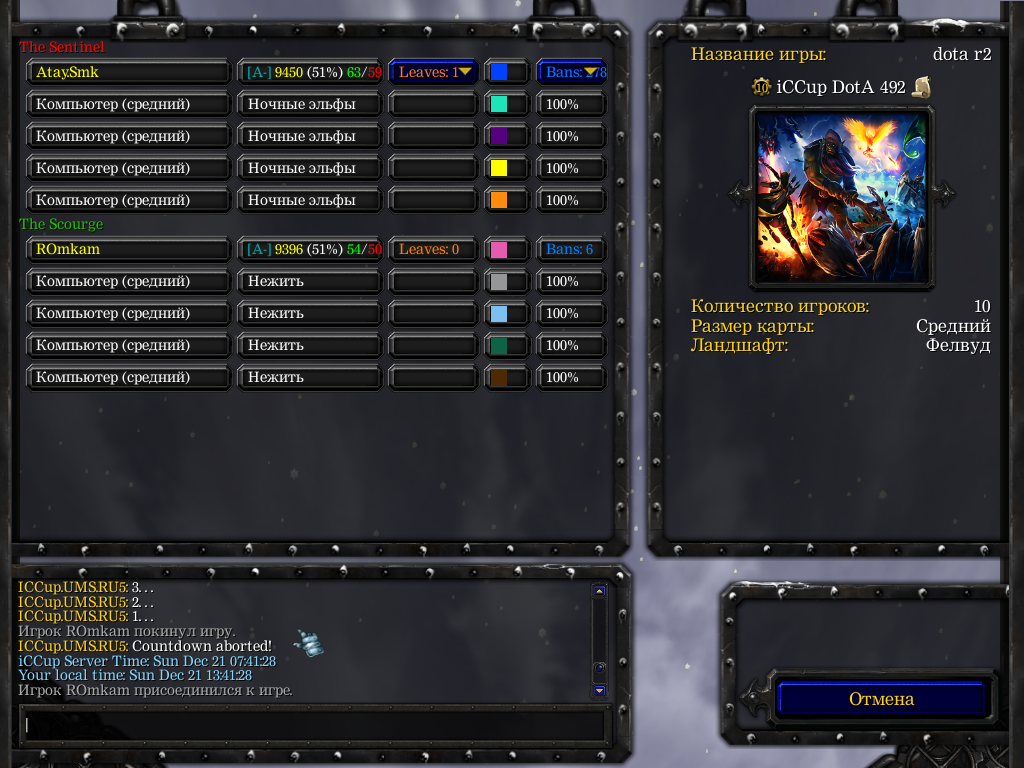Select the Atay.Smk player slot
This screenshot has height=768, width=1024.
tap(128, 72)
